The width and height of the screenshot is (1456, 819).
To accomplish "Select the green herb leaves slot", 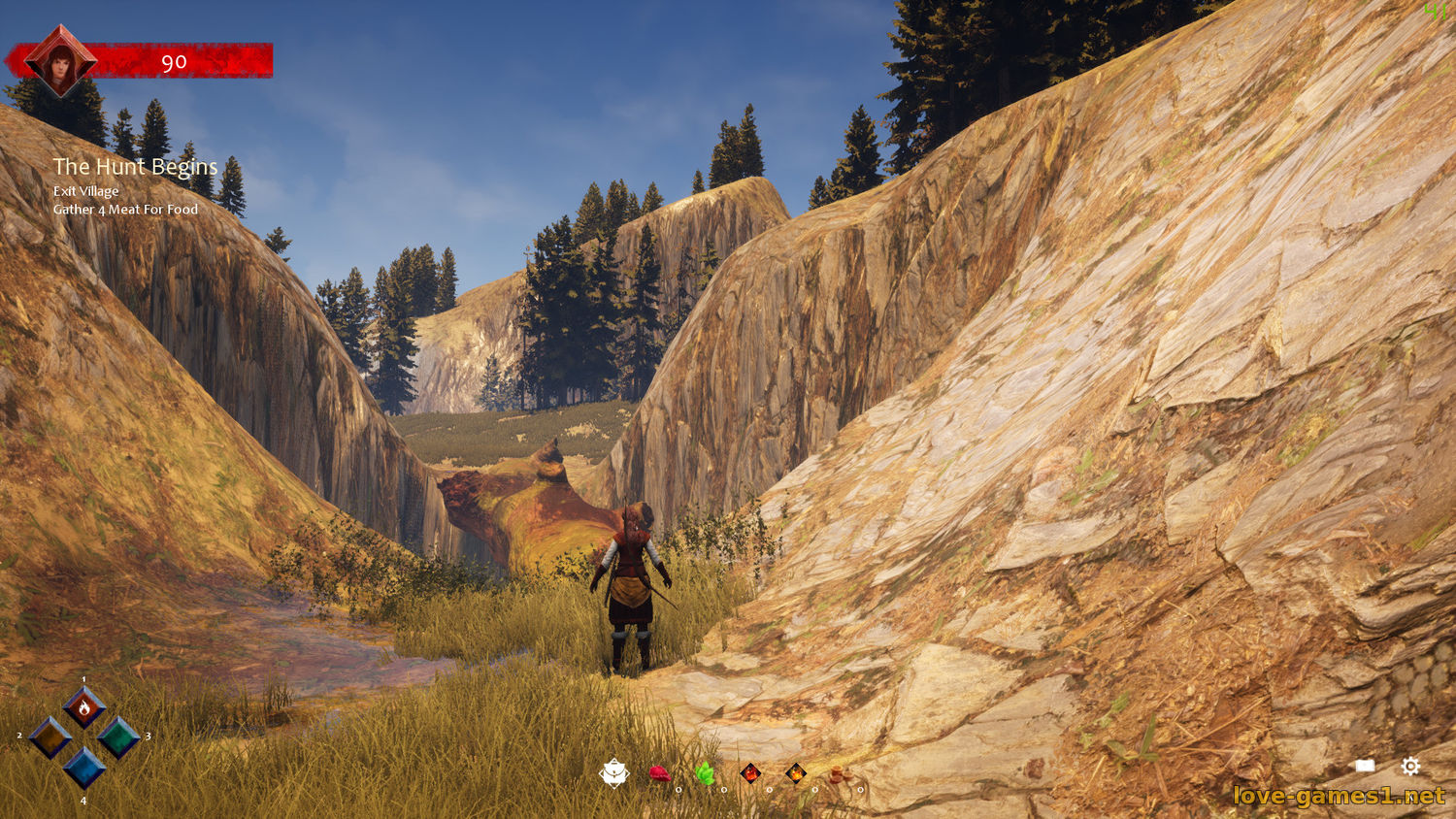I will click(x=705, y=773).
